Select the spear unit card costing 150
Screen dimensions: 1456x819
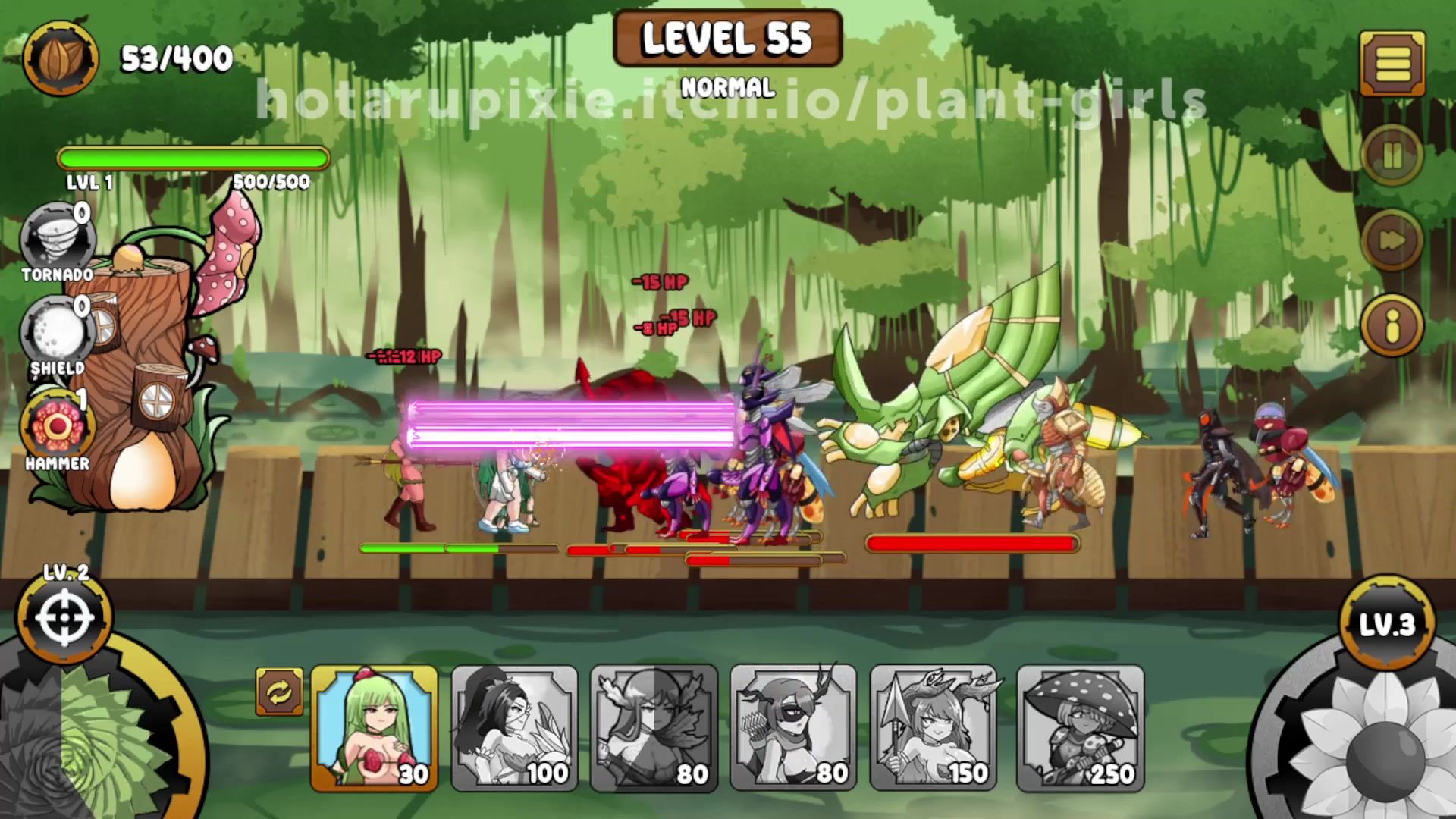(933, 728)
